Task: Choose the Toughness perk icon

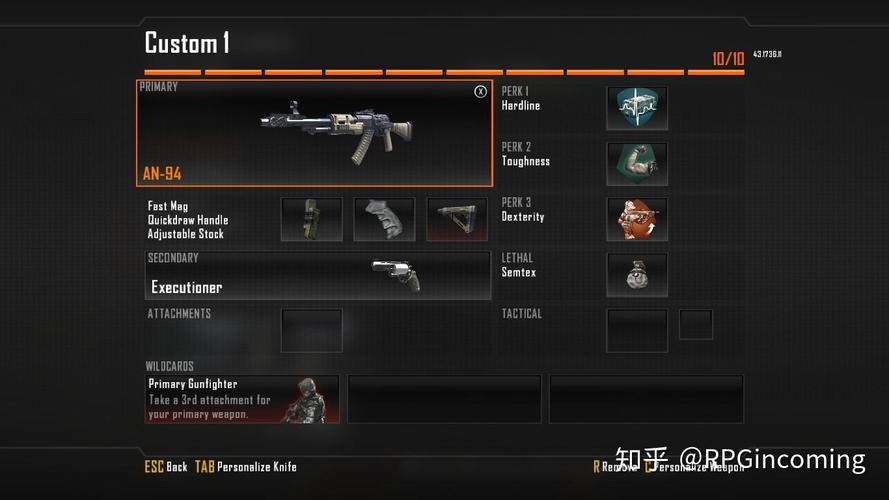Action: (x=637, y=163)
